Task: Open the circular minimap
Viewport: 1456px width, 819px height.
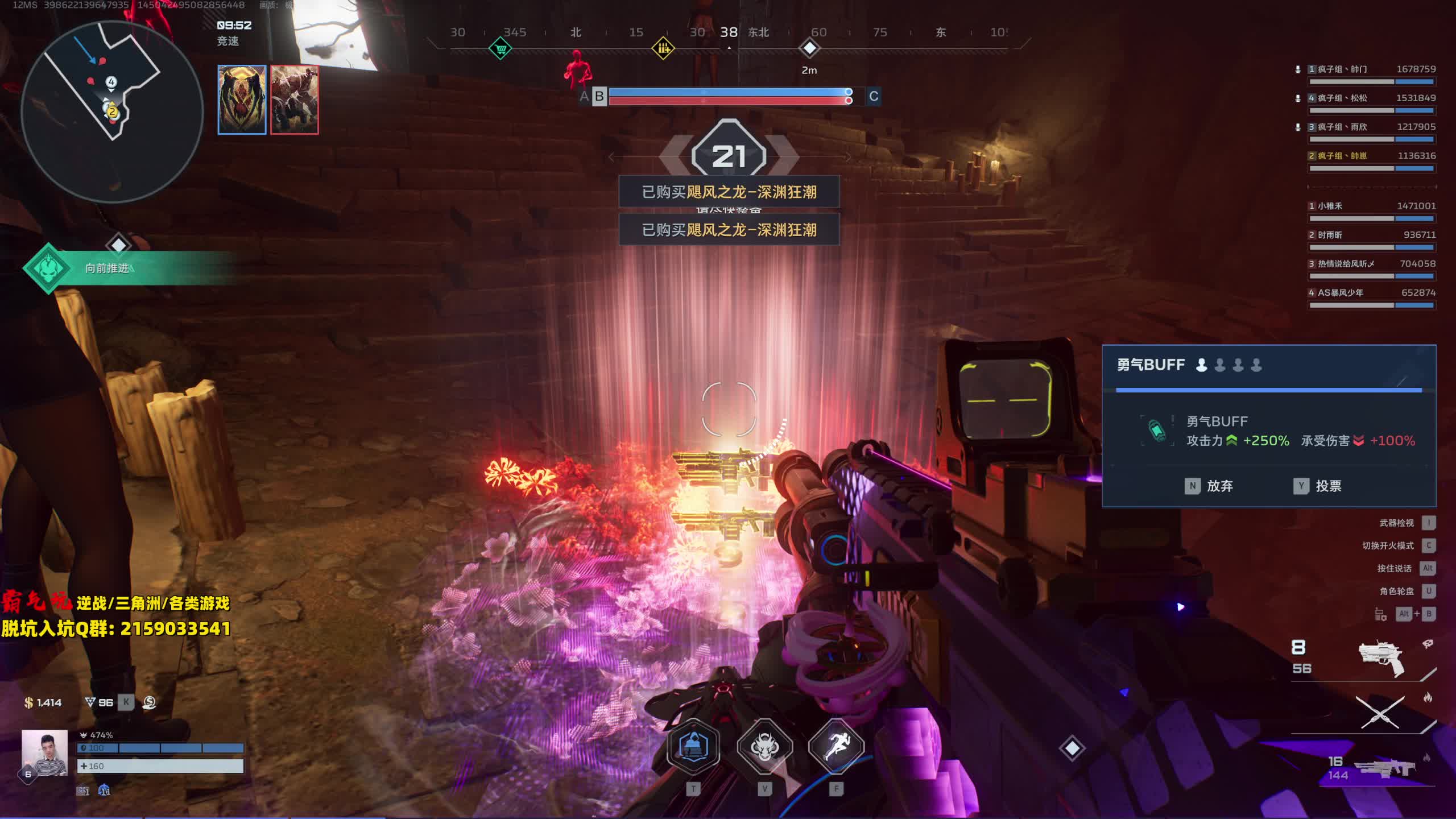Action: 112,111
